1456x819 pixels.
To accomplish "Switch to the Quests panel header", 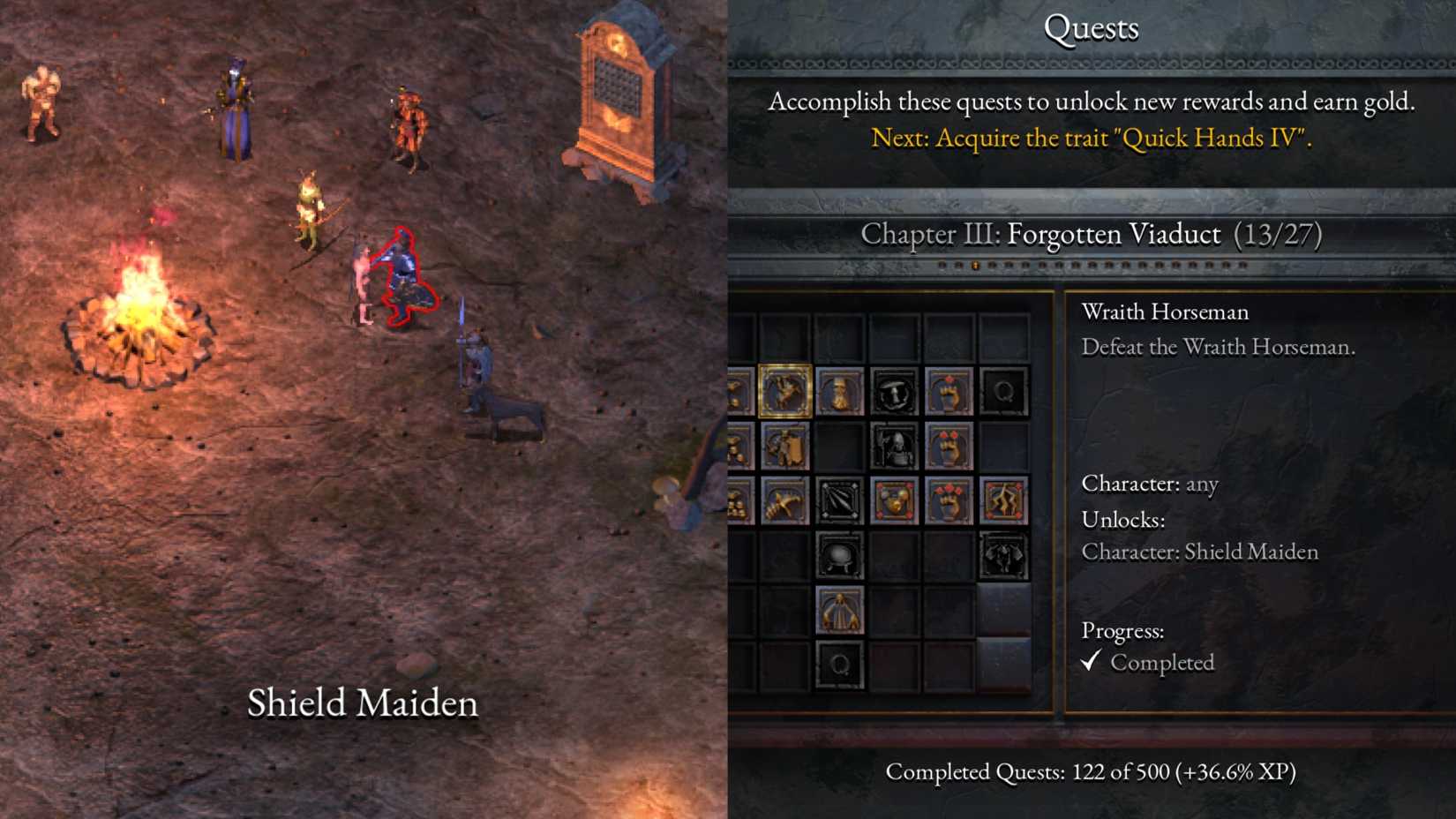I will 1092,28.
